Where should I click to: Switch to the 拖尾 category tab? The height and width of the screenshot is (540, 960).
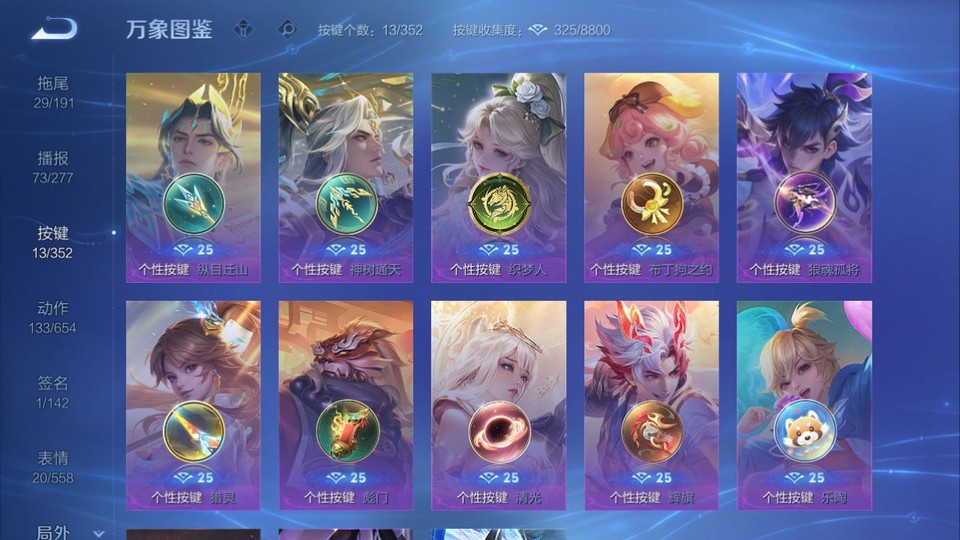point(53,92)
